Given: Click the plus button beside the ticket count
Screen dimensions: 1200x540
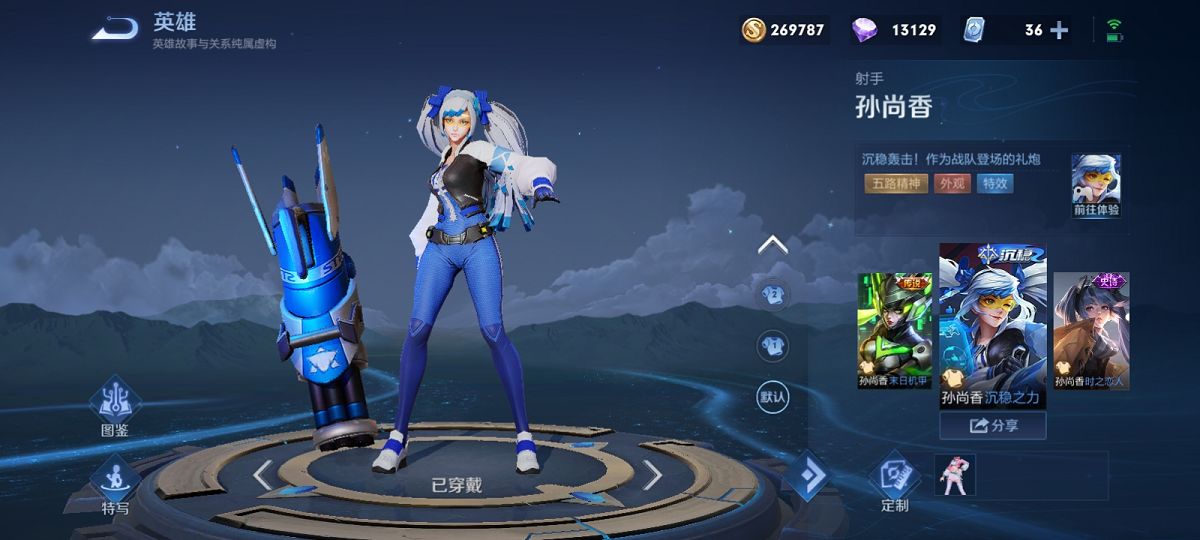Looking at the screenshot, I should 1059,30.
